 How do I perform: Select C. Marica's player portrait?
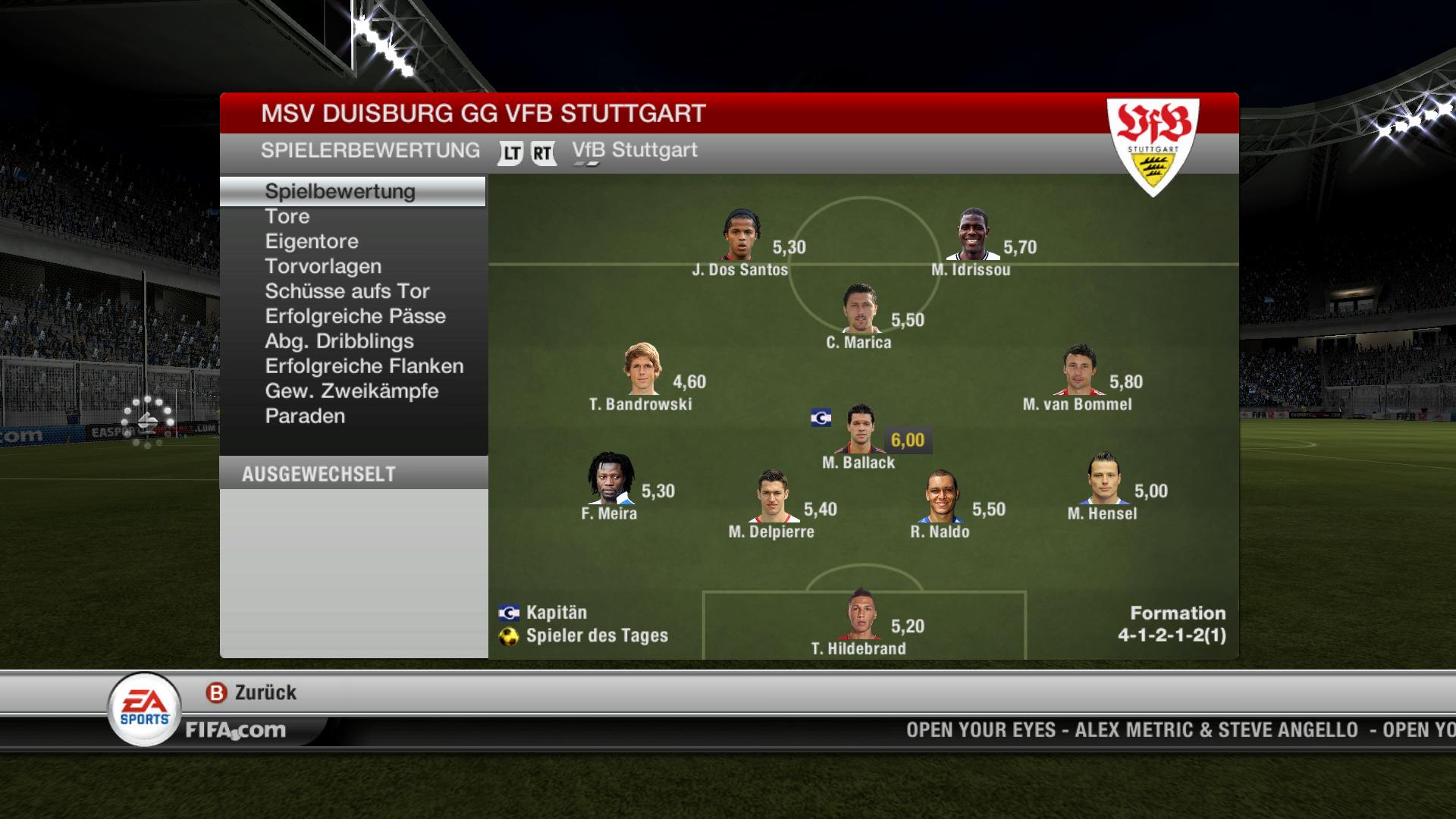tap(860, 309)
